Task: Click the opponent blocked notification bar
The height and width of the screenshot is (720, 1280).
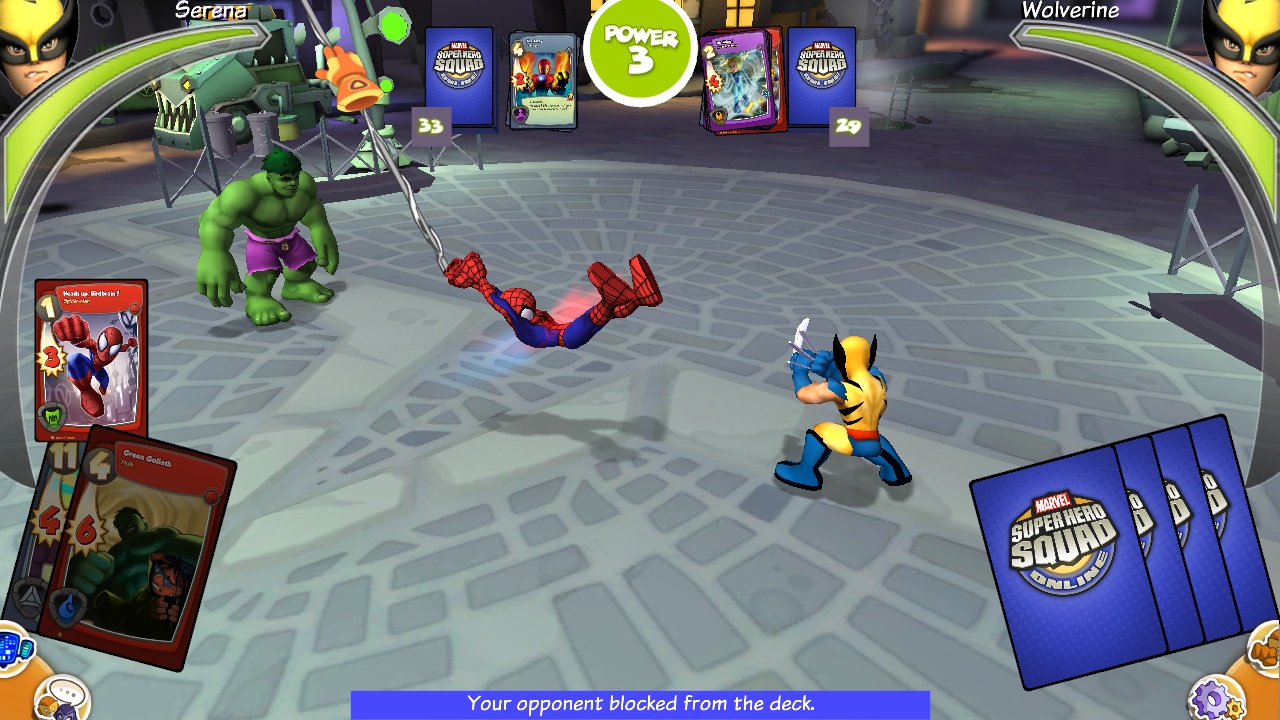Action: coord(640,704)
